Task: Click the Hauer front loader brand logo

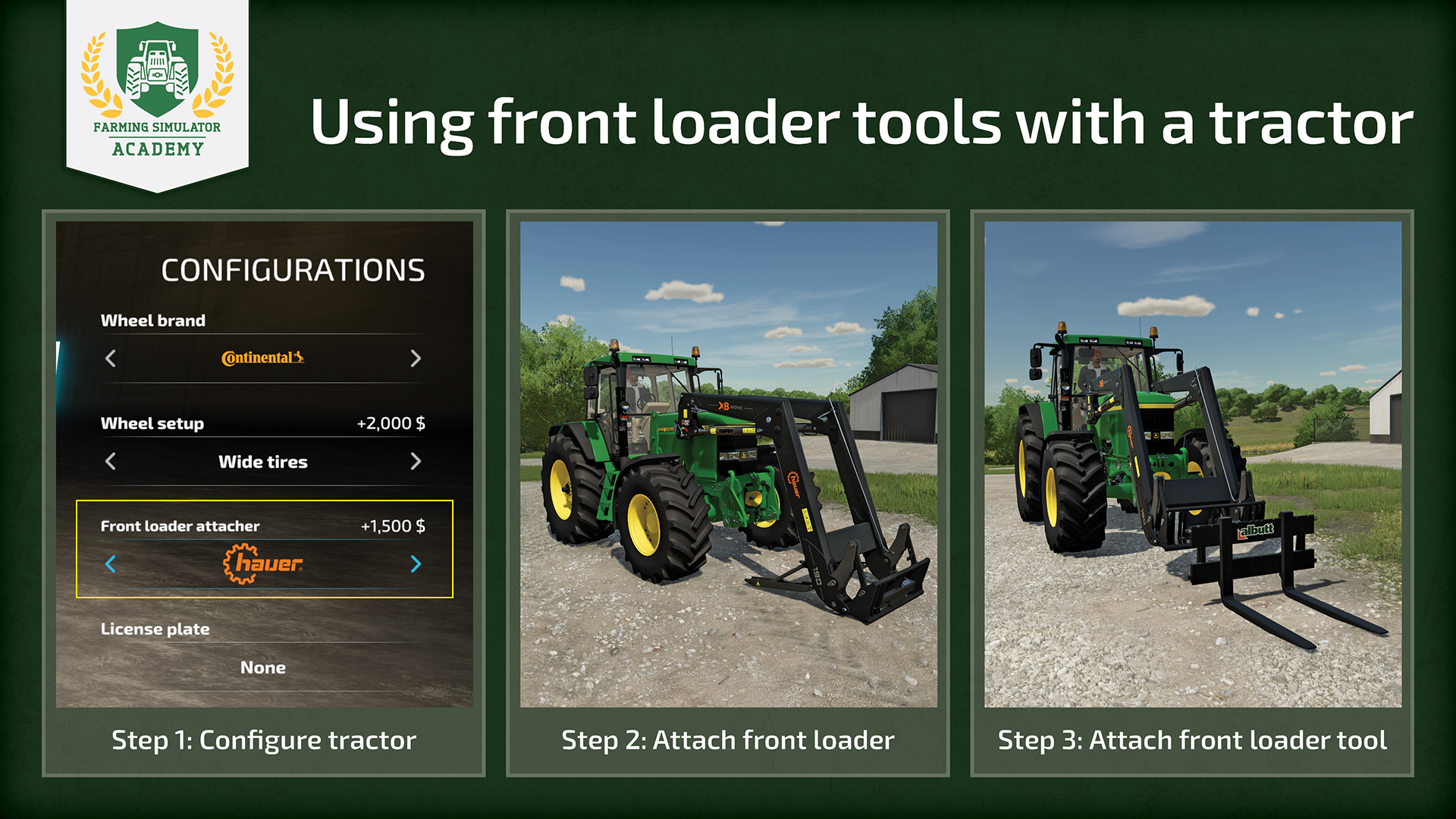Action: point(262,563)
